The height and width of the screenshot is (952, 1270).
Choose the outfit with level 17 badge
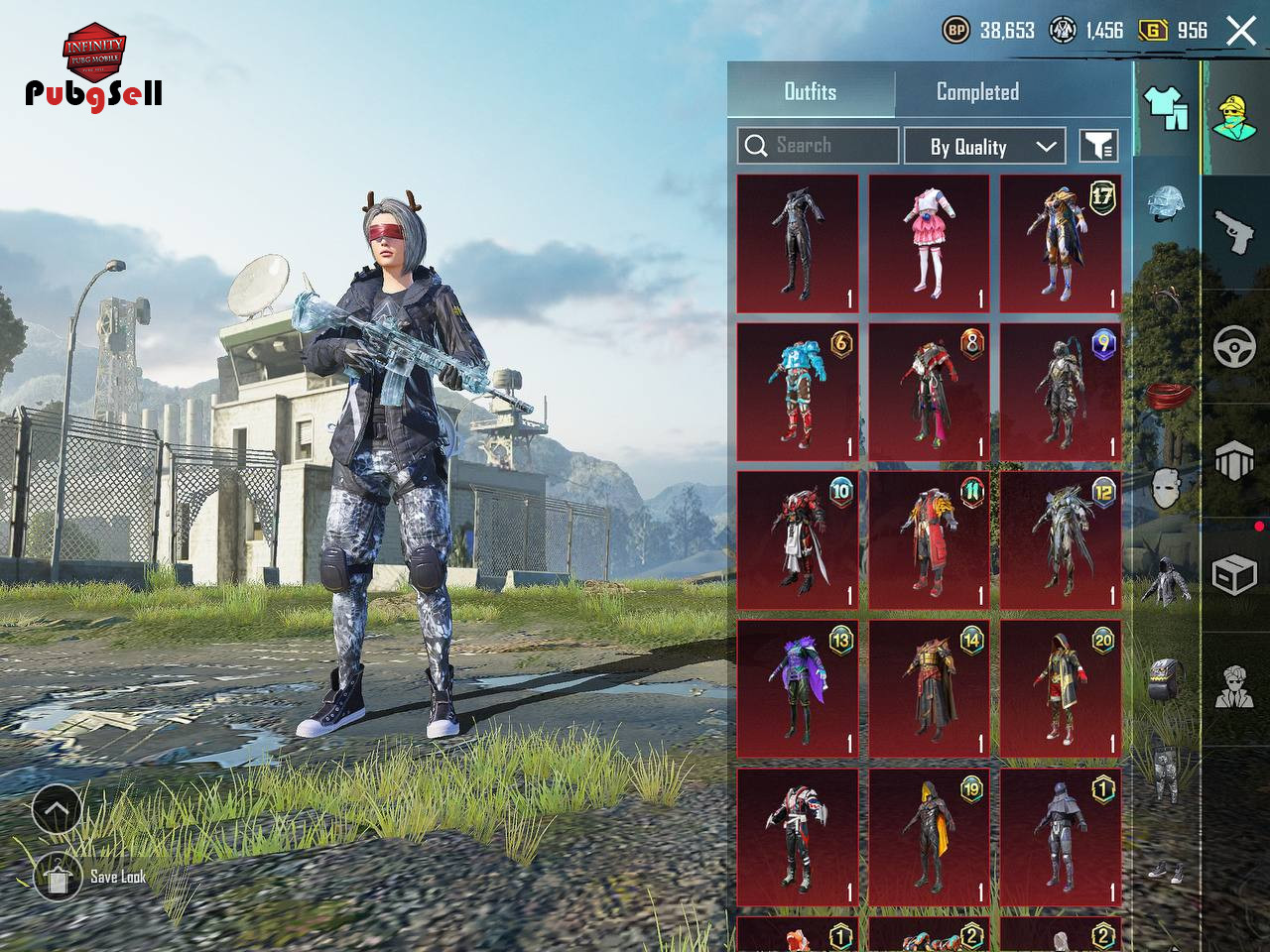[x=1060, y=244]
